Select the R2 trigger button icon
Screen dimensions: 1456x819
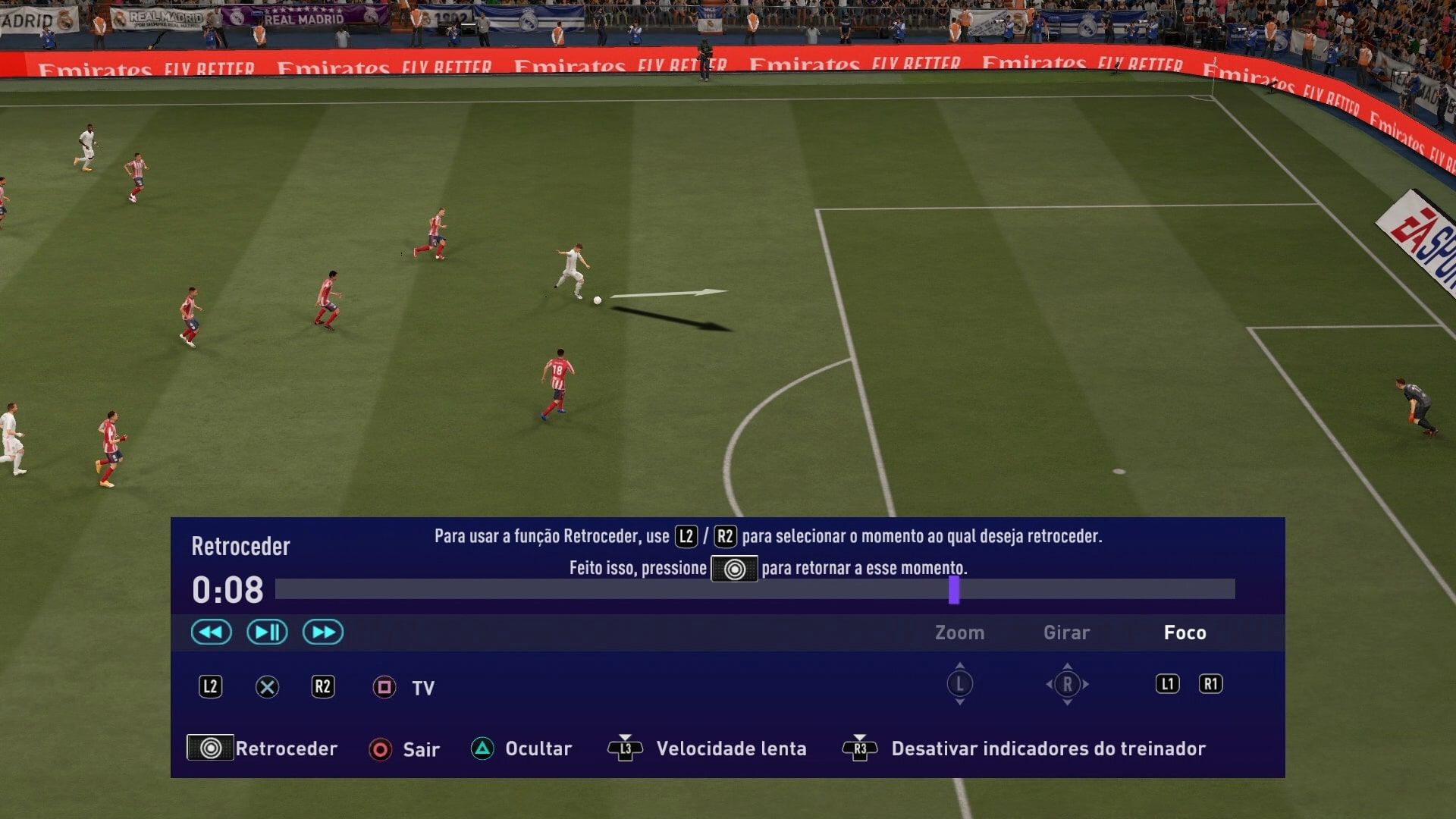pos(322,688)
